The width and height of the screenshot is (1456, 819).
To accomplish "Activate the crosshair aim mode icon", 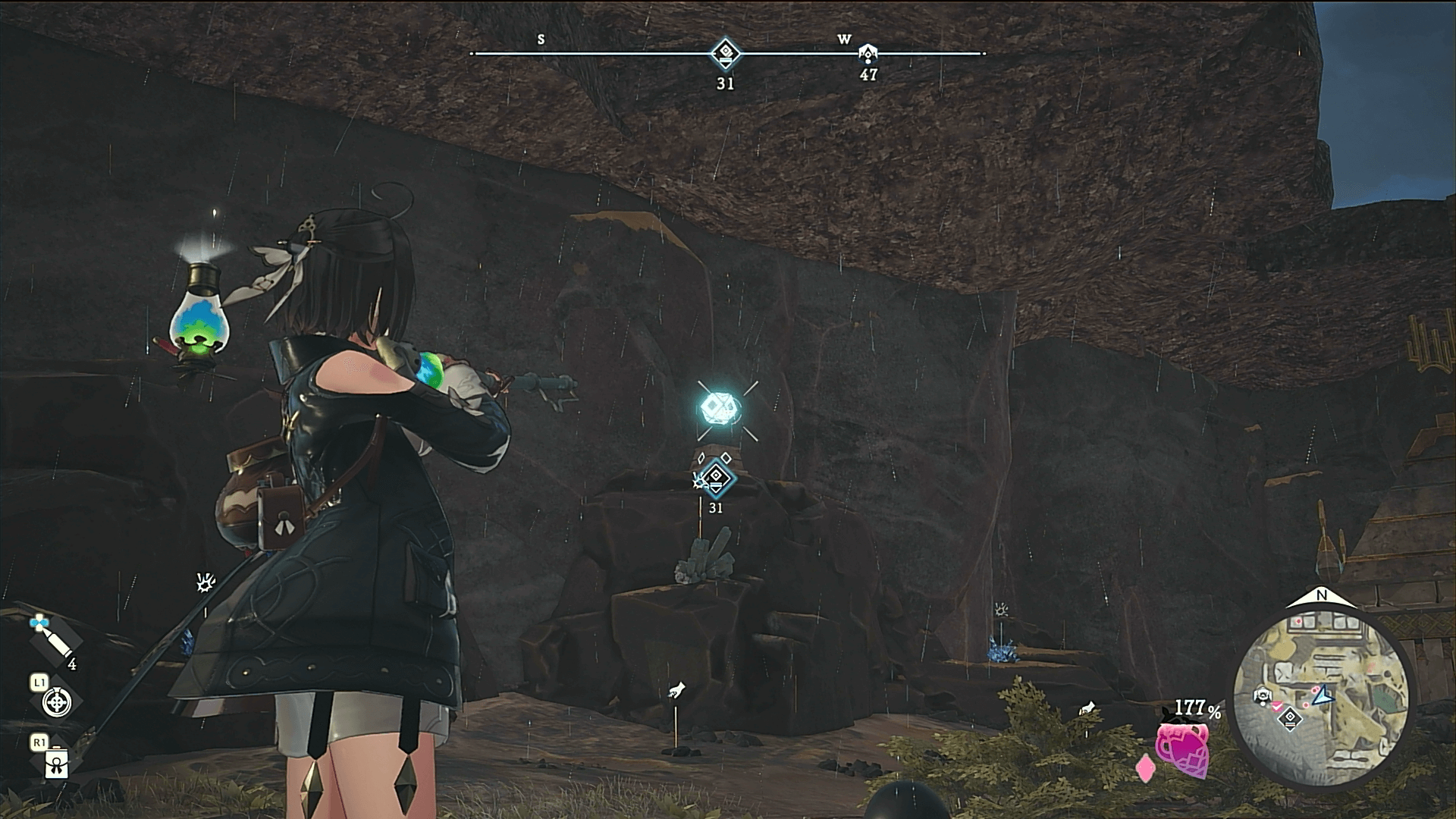I will (57, 702).
